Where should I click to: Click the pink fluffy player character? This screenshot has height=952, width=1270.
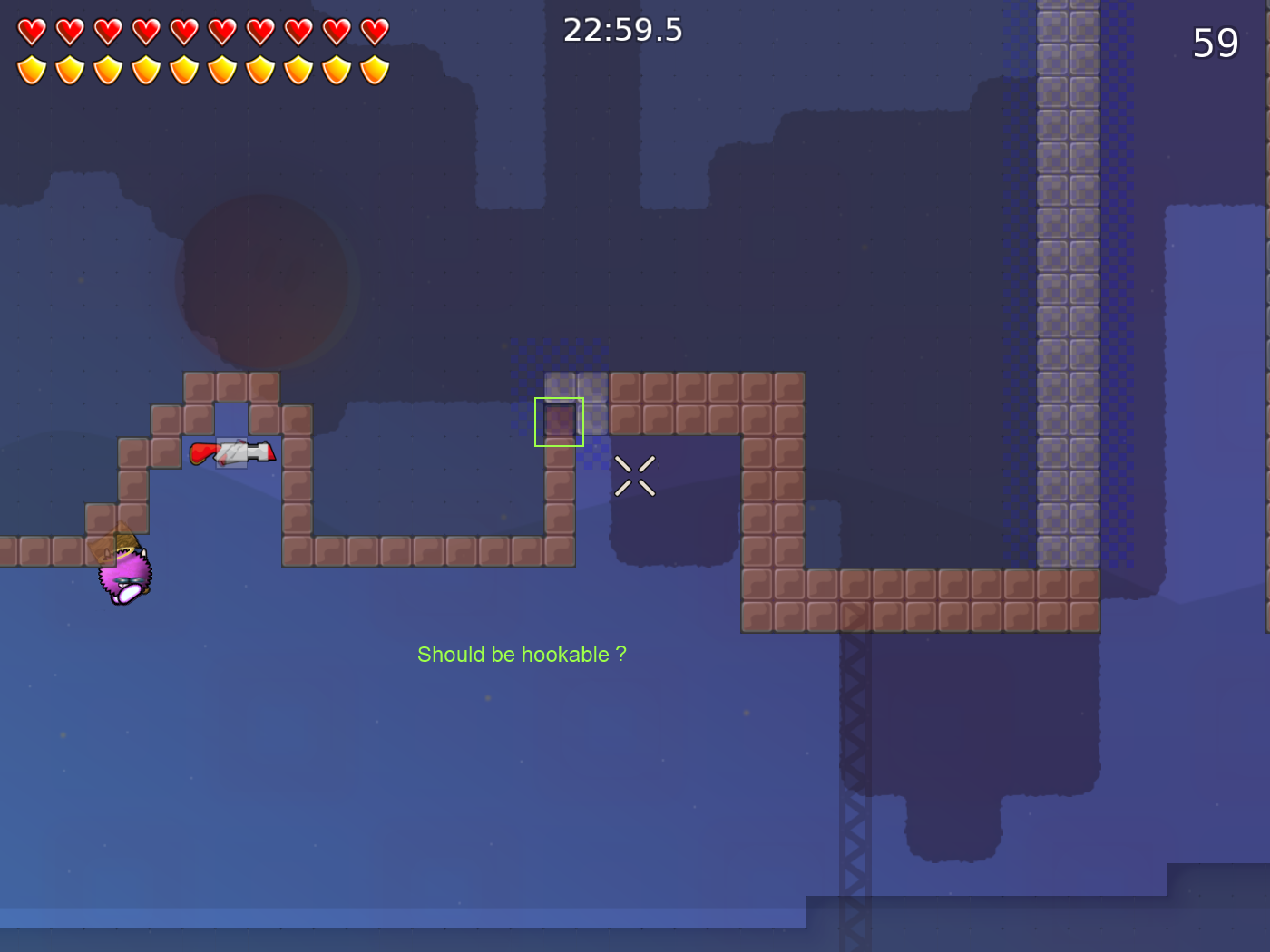click(x=124, y=576)
